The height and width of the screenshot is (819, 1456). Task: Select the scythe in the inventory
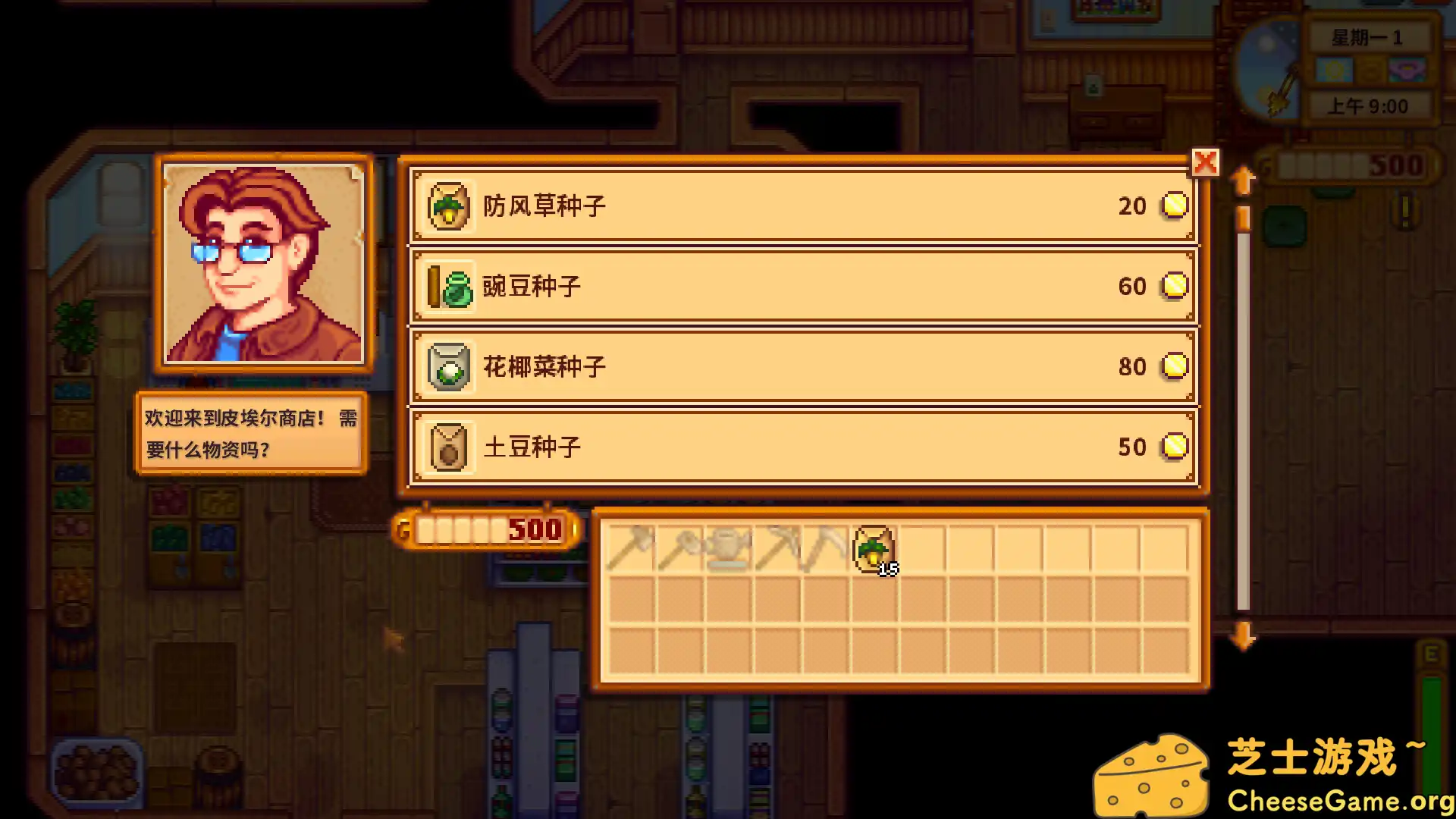pos(826,548)
